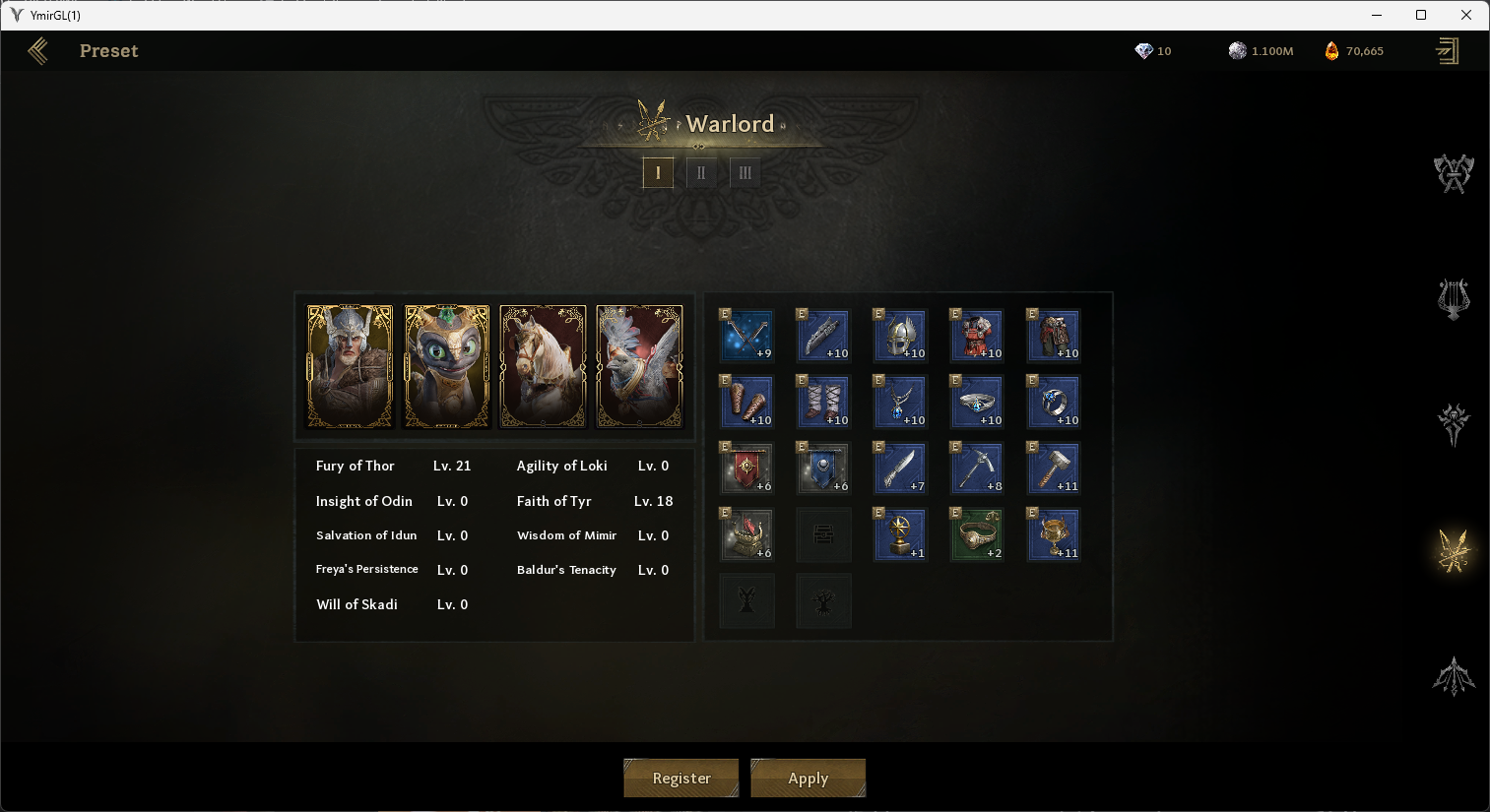
Task: Select the crossed axes class icon
Action: (1453, 173)
